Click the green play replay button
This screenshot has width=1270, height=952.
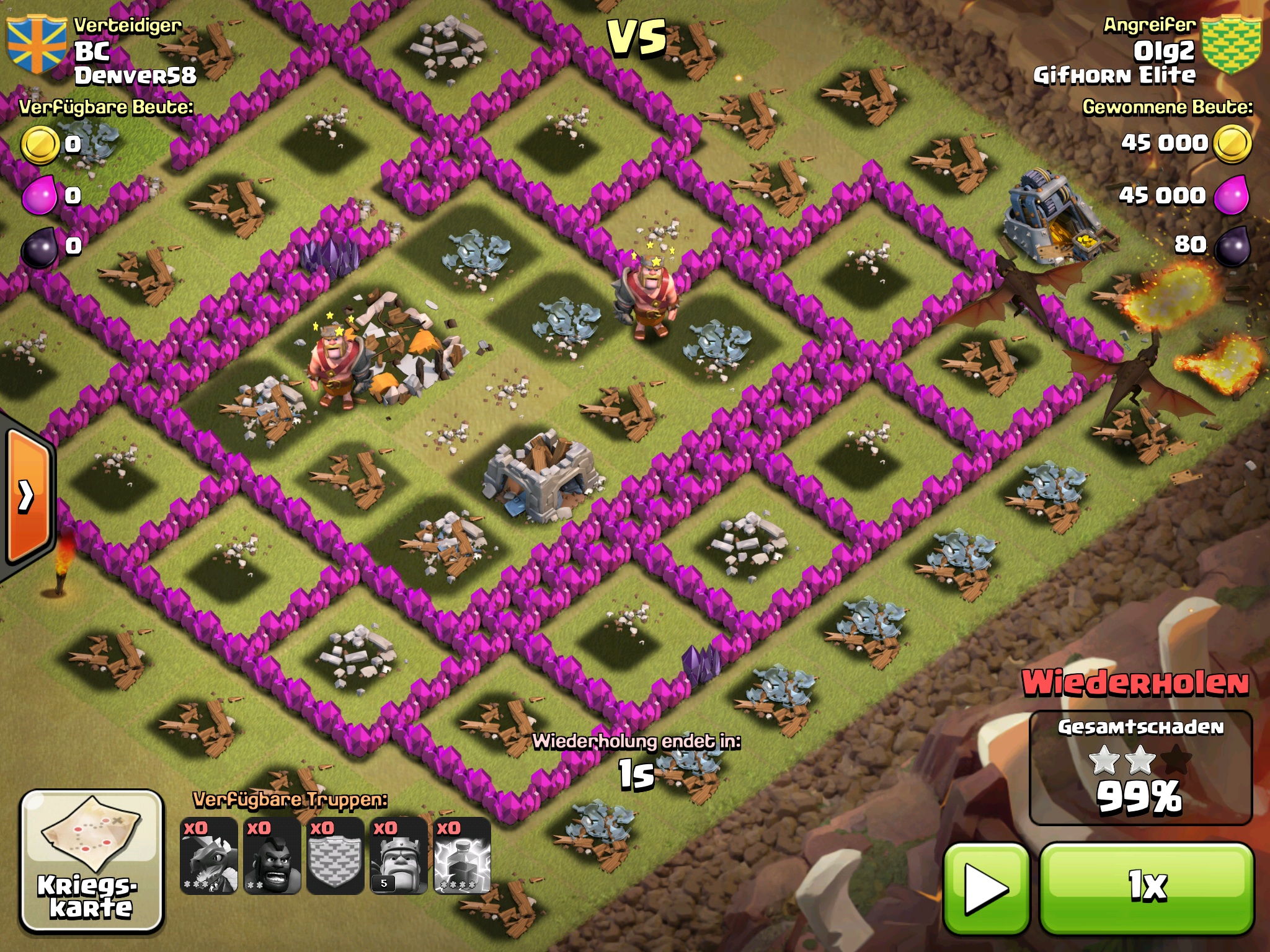(x=986, y=889)
